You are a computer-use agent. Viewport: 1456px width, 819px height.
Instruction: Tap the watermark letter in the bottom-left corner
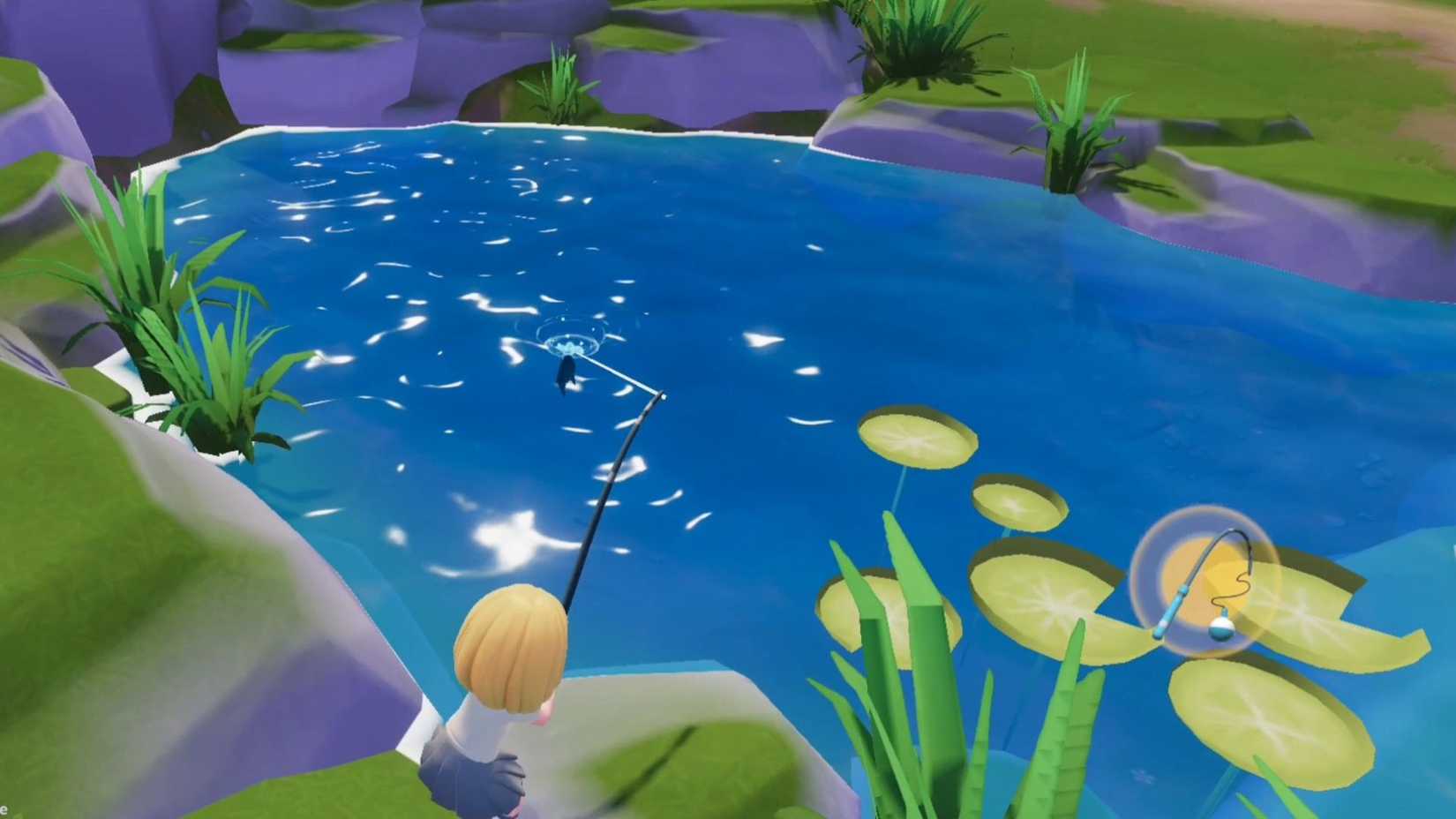click(x=4, y=809)
